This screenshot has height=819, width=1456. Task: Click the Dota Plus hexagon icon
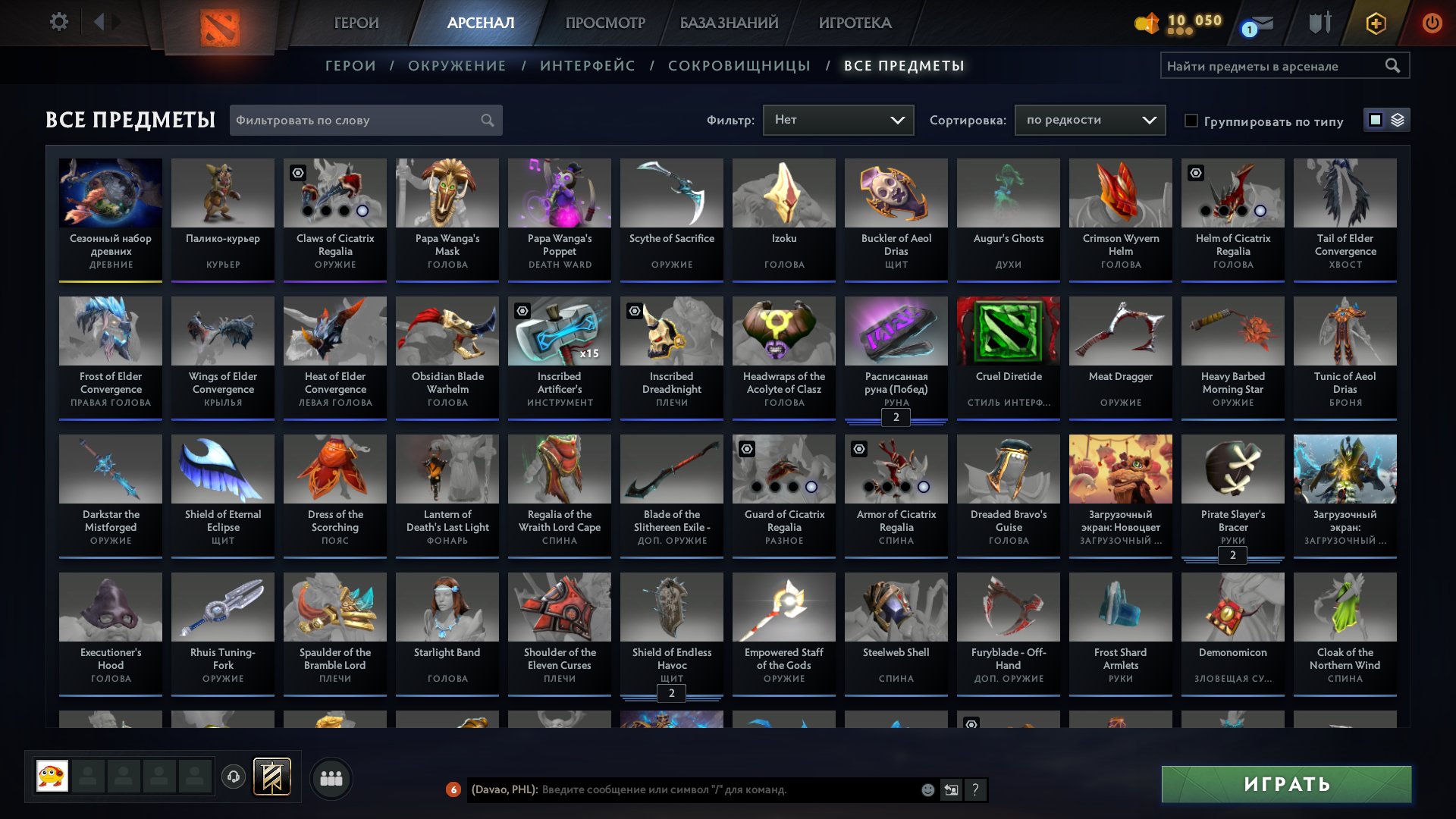click(x=1375, y=22)
